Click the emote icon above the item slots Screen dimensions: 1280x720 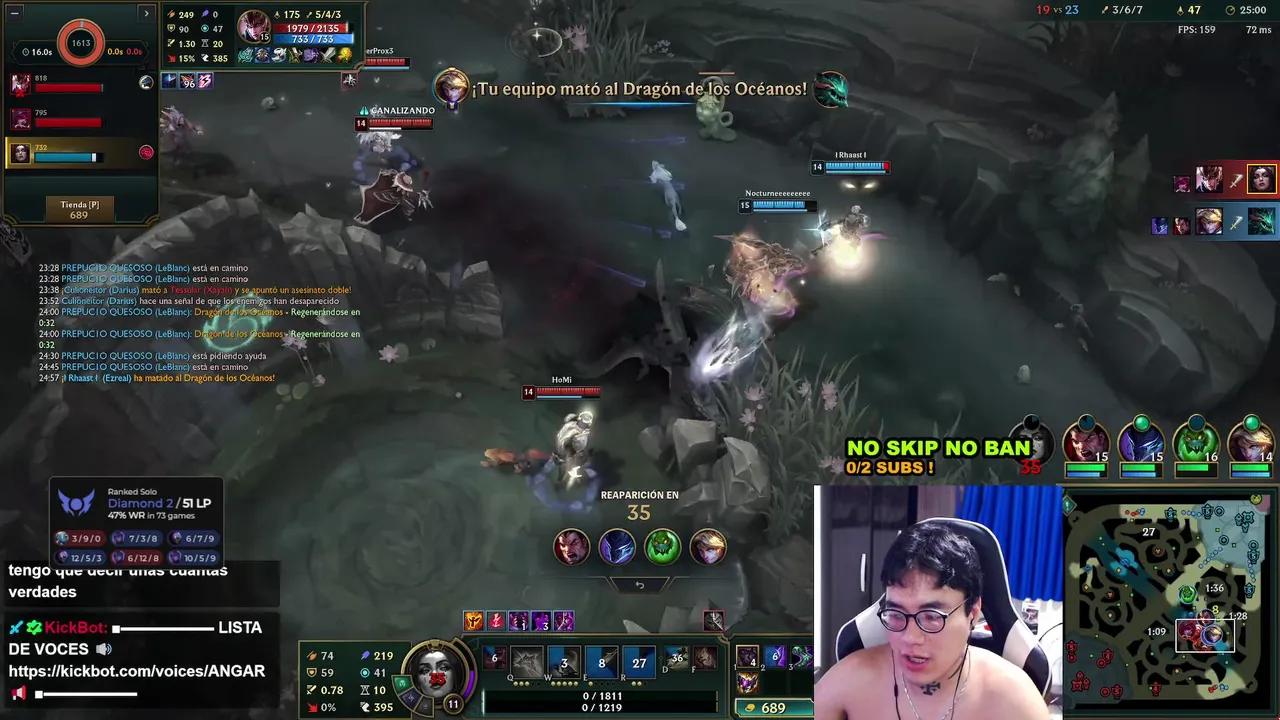point(714,618)
